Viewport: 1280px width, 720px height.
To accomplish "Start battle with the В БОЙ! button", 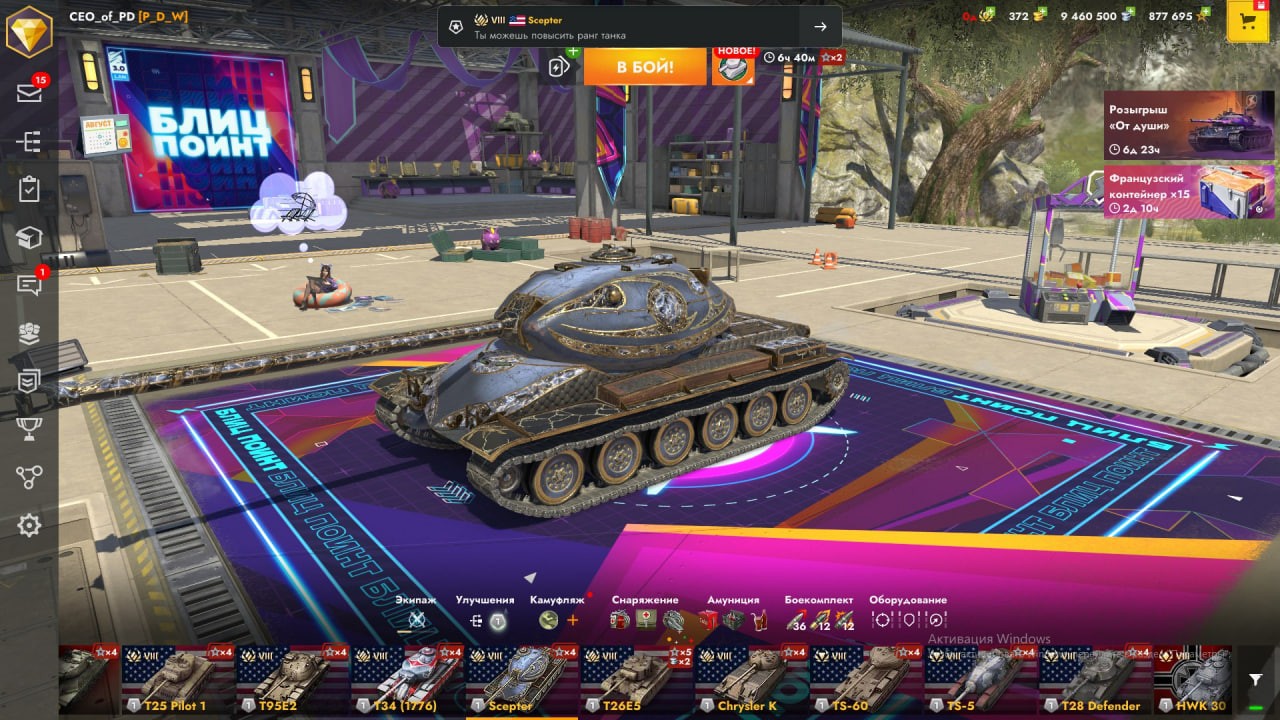I will (645, 67).
